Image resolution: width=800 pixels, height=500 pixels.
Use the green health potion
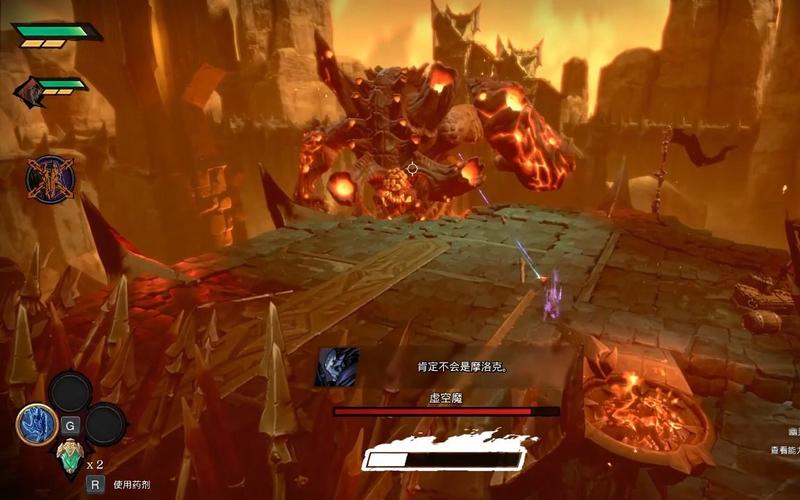[x=69, y=458]
